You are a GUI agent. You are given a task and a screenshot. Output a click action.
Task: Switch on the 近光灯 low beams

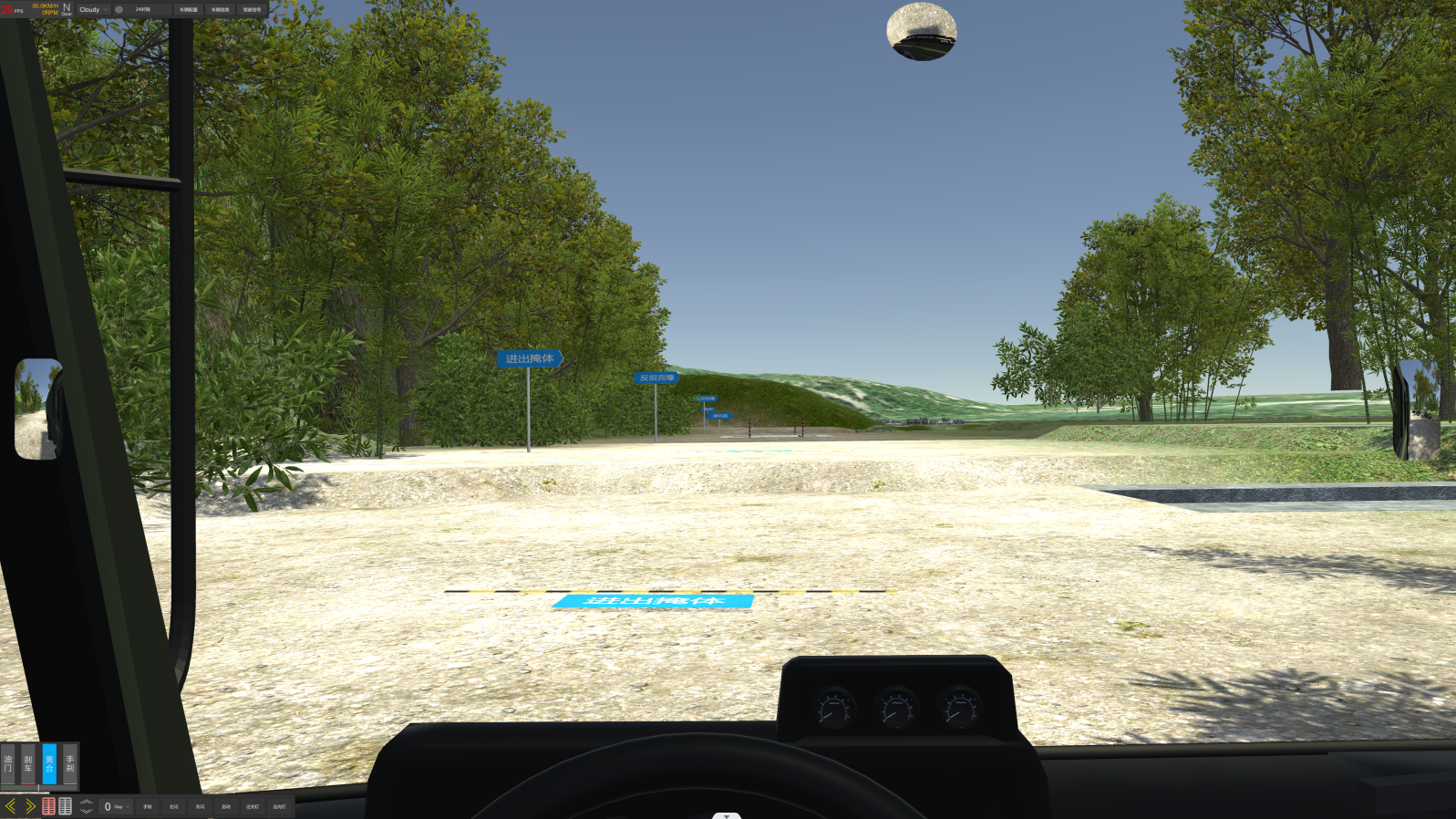[x=253, y=806]
